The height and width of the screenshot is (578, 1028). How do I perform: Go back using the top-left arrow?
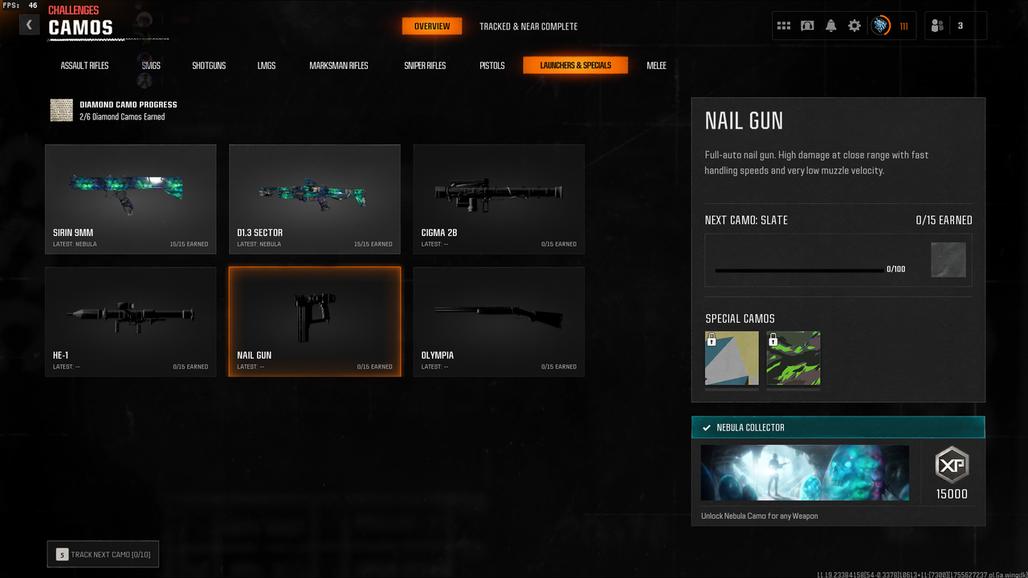pos(29,25)
